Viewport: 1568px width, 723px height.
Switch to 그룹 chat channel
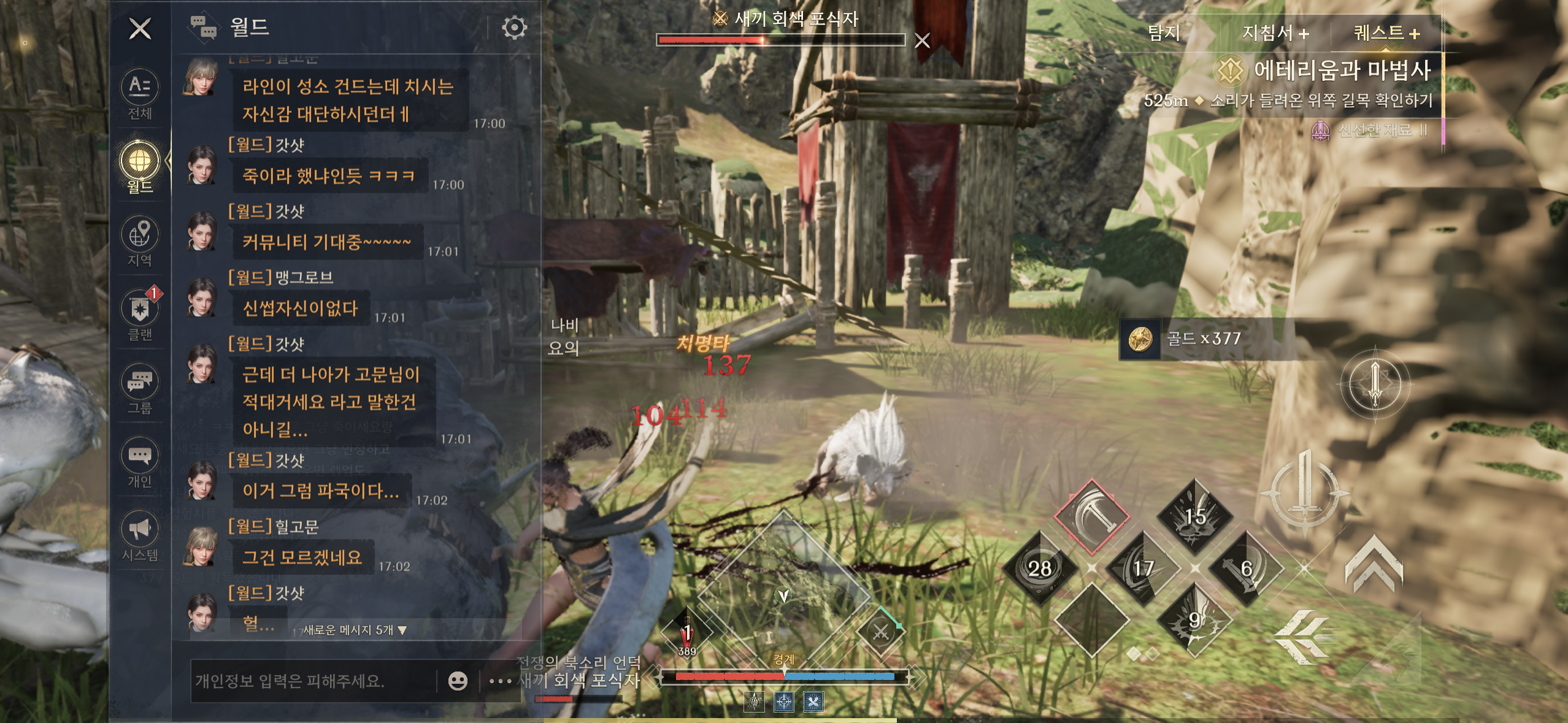(x=140, y=388)
